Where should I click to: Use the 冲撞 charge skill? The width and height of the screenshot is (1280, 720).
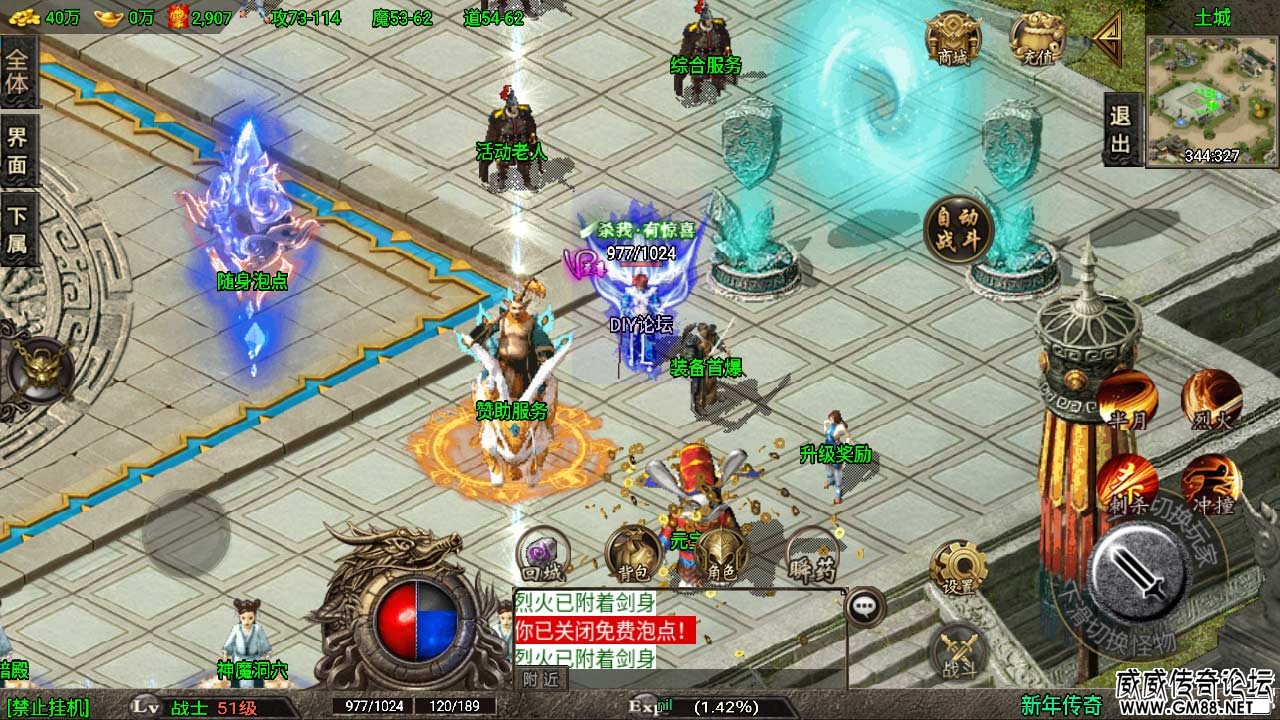point(1211,484)
